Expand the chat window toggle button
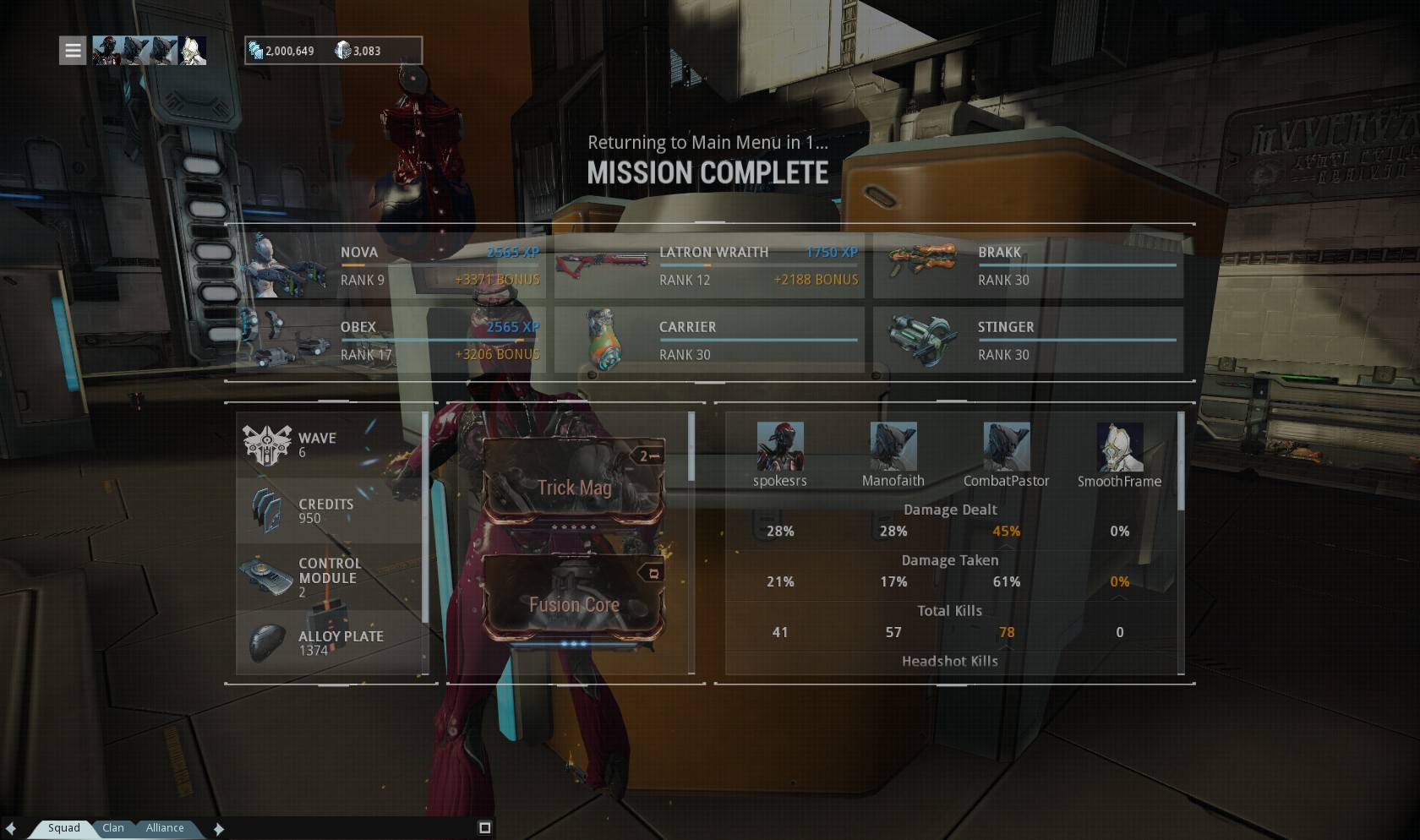This screenshot has width=1420, height=840. coord(485,827)
